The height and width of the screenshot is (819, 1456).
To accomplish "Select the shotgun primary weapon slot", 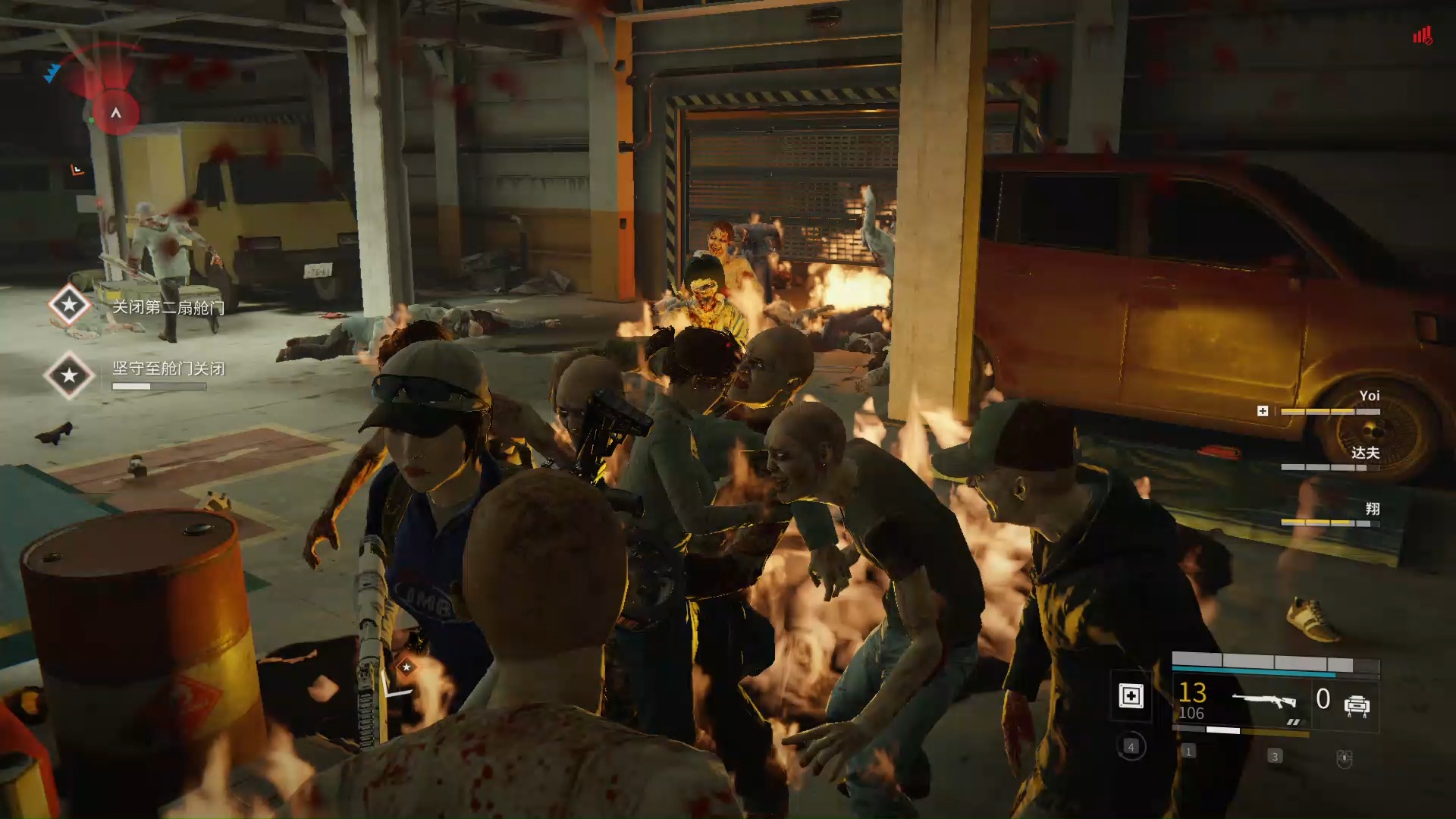I will 1263,701.
